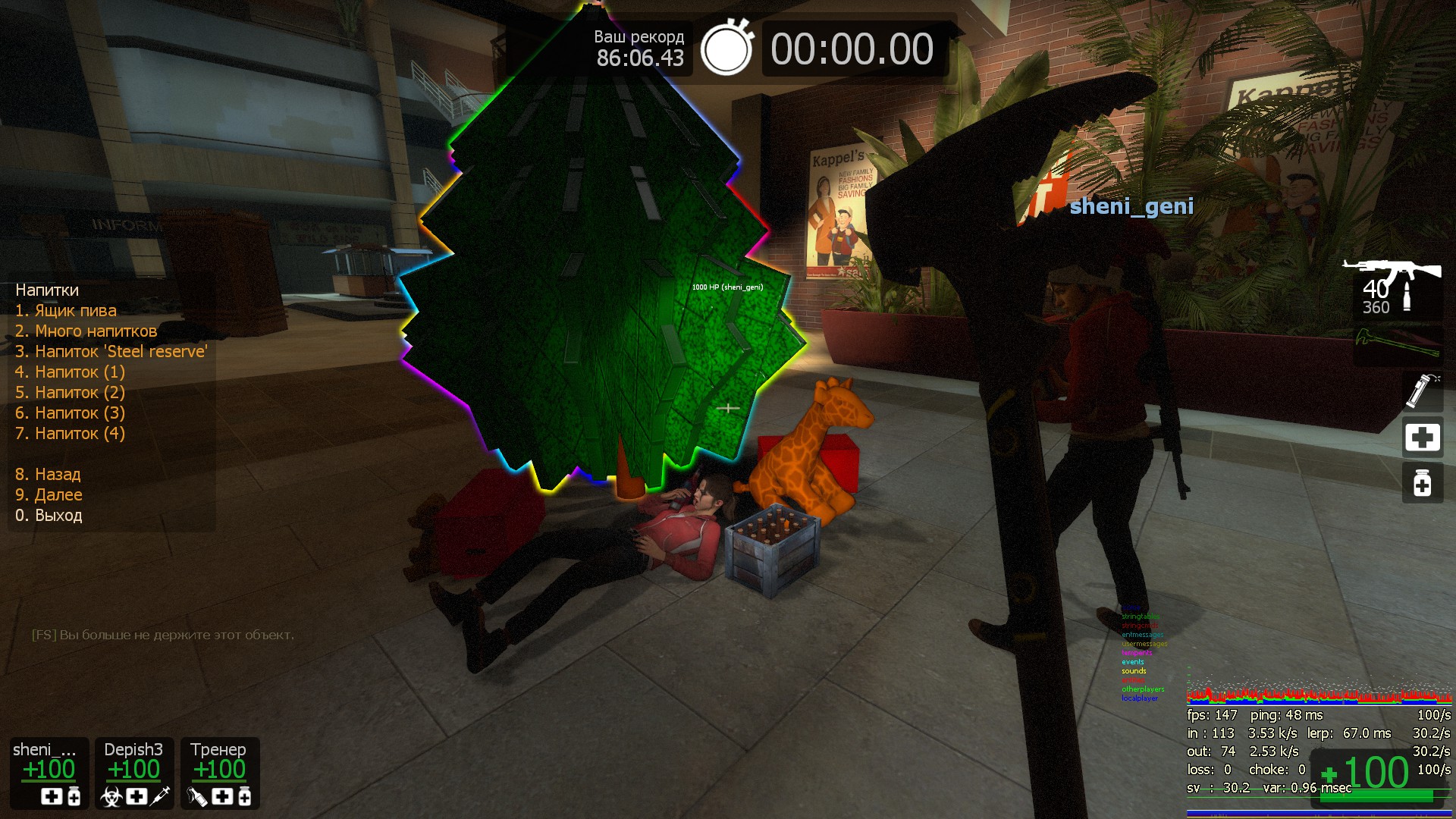This screenshot has height=819, width=1456.
Task: Choose 'Много напитков' from the drinks menu
Action: [x=86, y=331]
